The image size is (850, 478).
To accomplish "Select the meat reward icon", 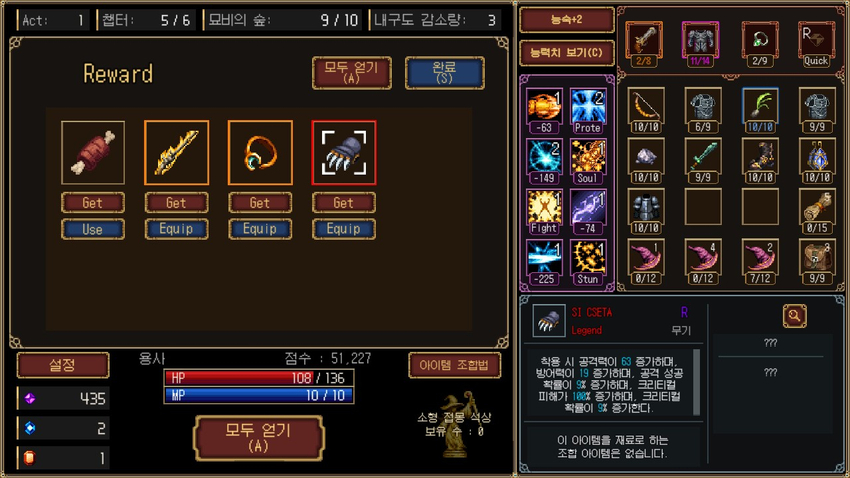I will click(93, 153).
